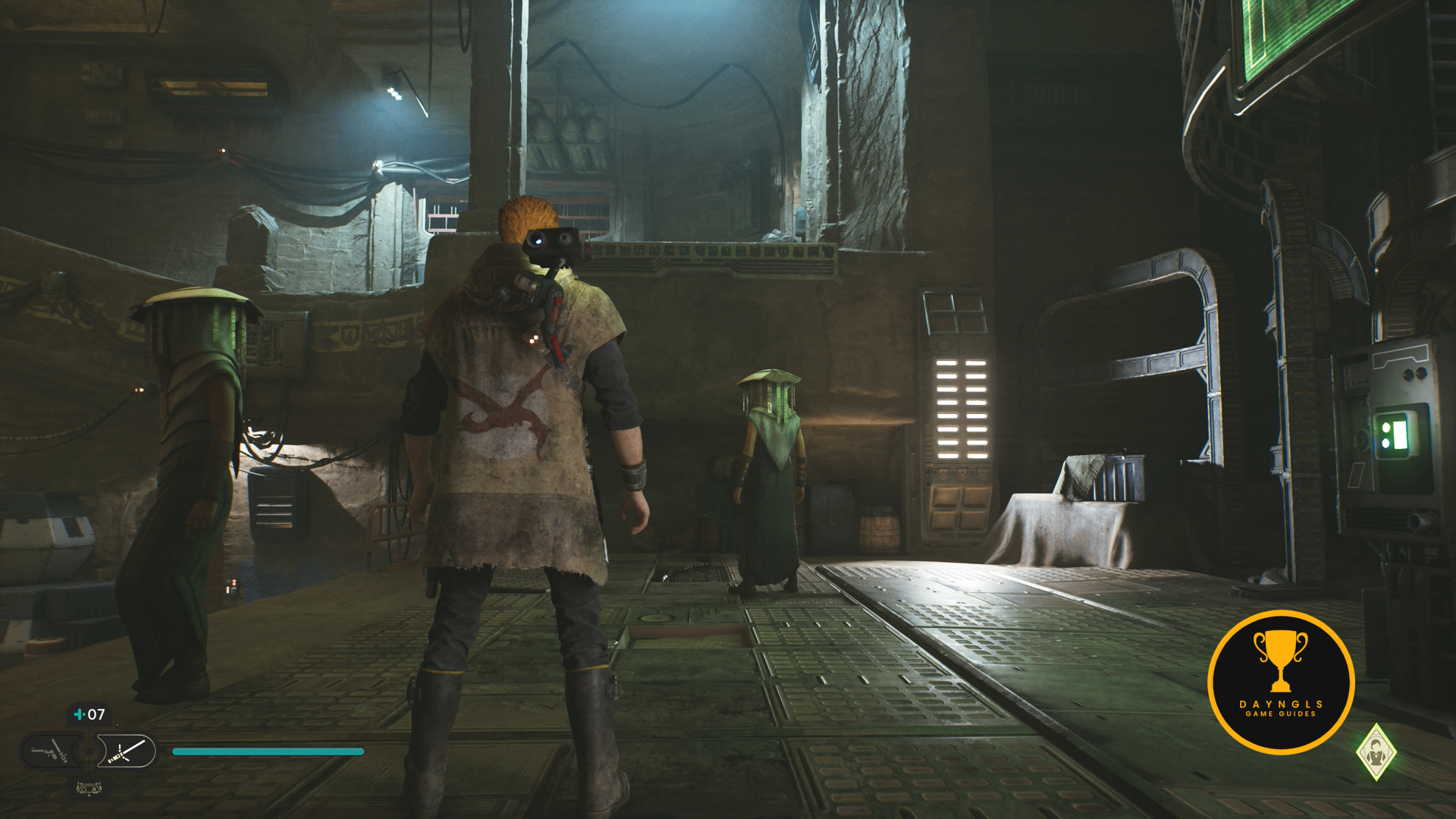Click the Dayngls Game Guides trophy logo

pos(1281,682)
